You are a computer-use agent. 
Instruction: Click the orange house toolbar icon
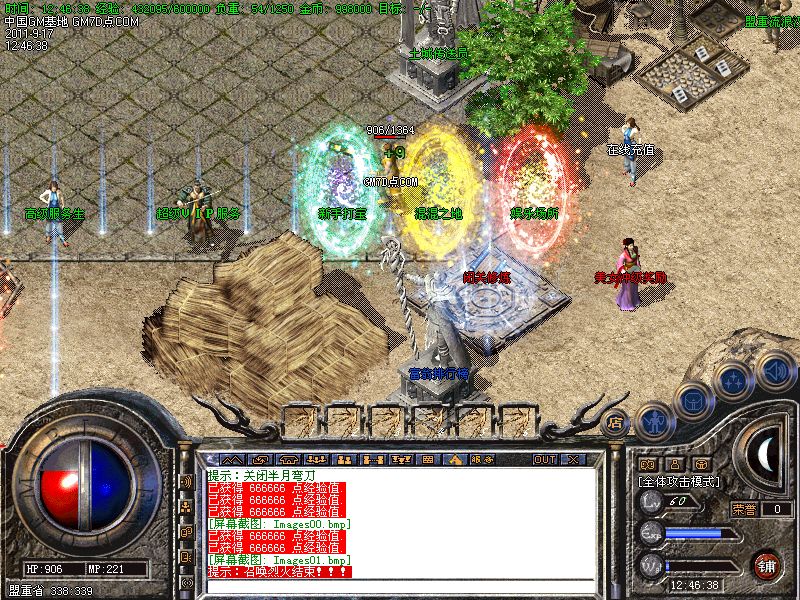pos(455,459)
